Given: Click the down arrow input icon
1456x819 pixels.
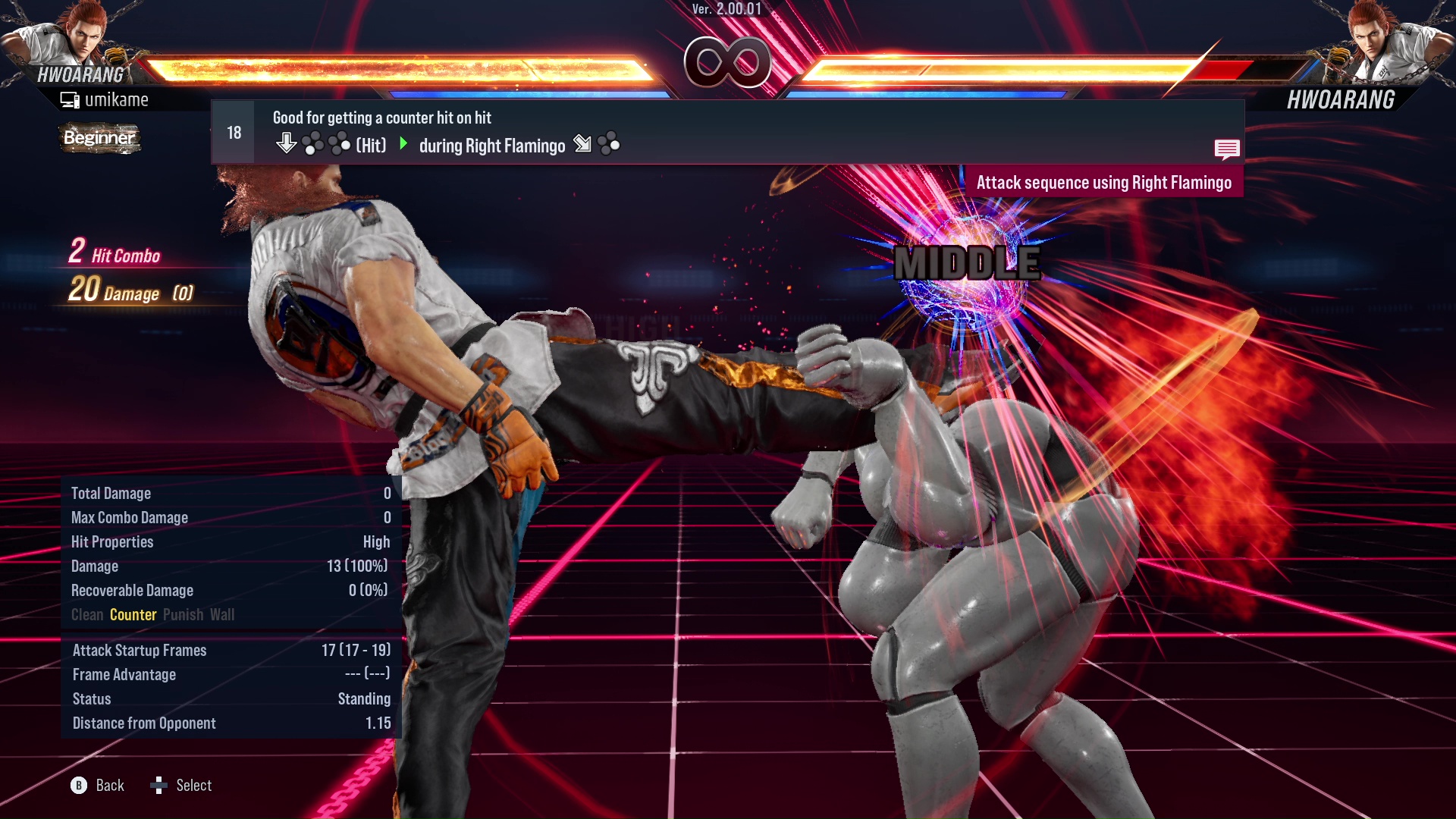Looking at the screenshot, I should click(x=287, y=143).
